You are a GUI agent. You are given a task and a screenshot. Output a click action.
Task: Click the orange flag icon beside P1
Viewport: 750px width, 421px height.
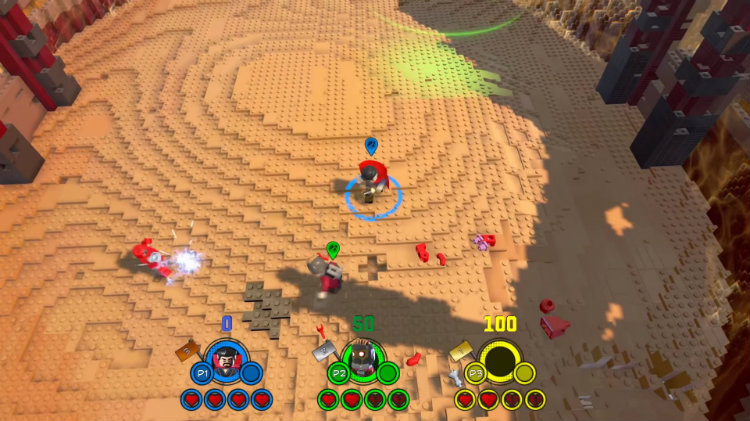(187, 352)
